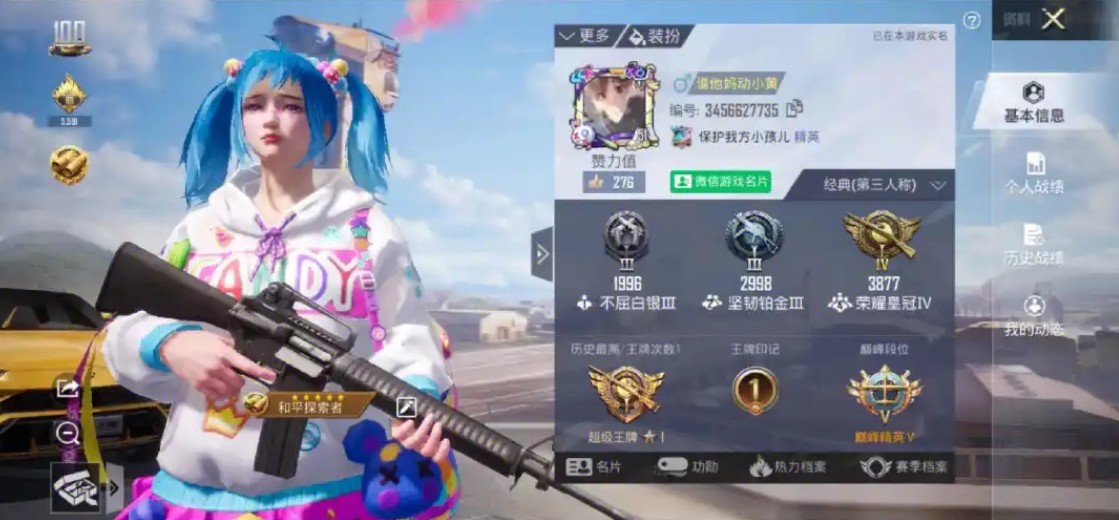1119x520 pixels.
Task: Click the player avatar portrait
Action: pyautogui.click(x=613, y=108)
